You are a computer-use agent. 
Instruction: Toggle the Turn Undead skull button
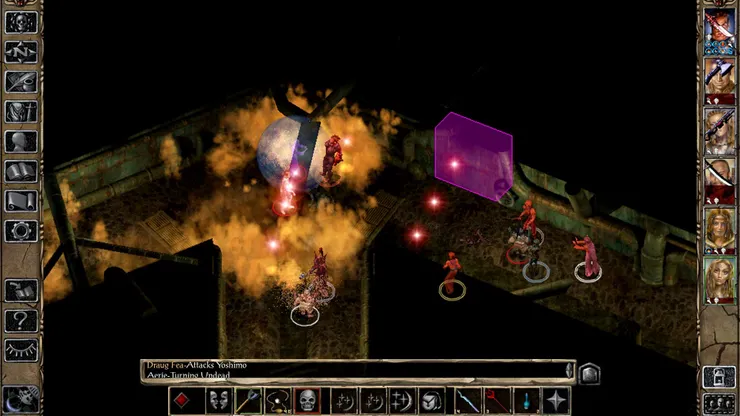pos(308,401)
